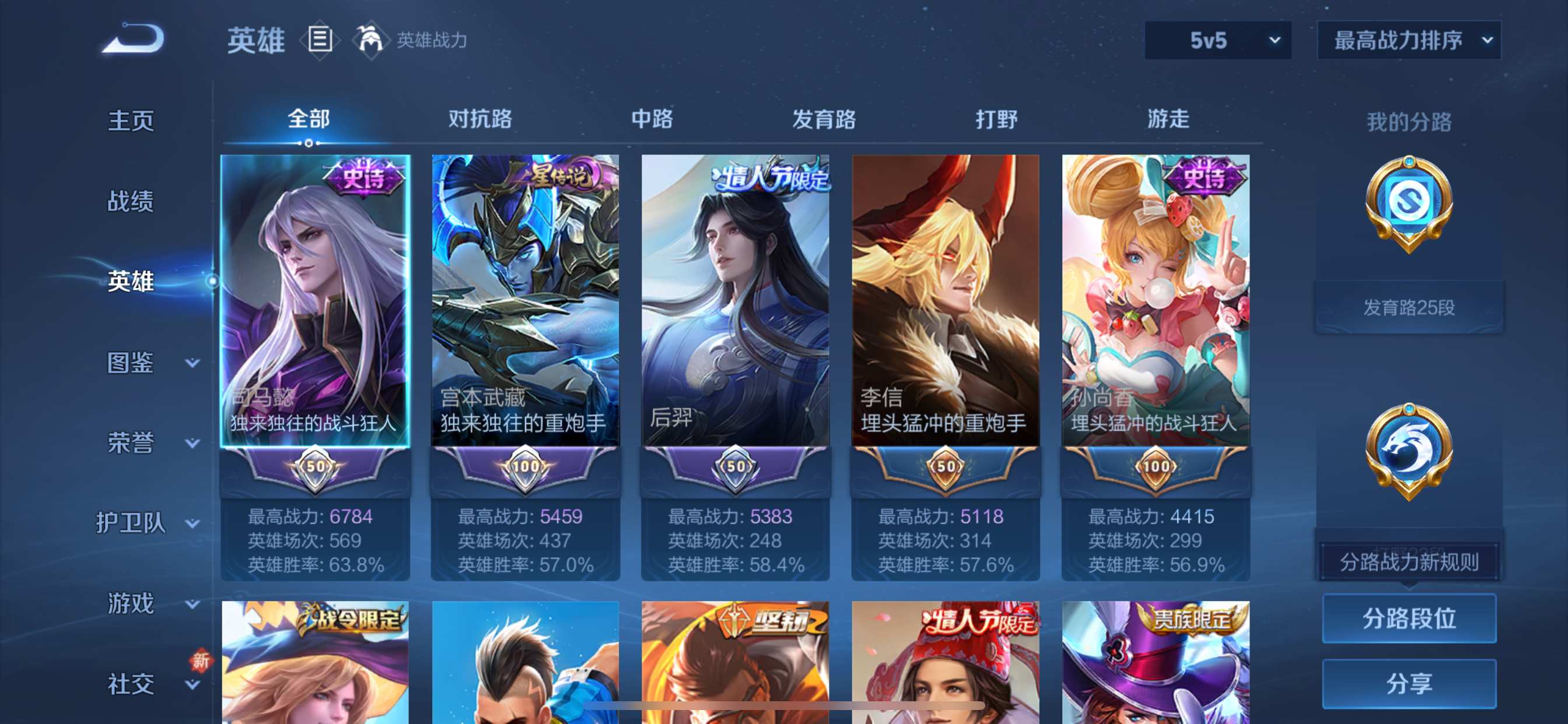Open the hero list icon beside 英雄 title

click(x=319, y=39)
